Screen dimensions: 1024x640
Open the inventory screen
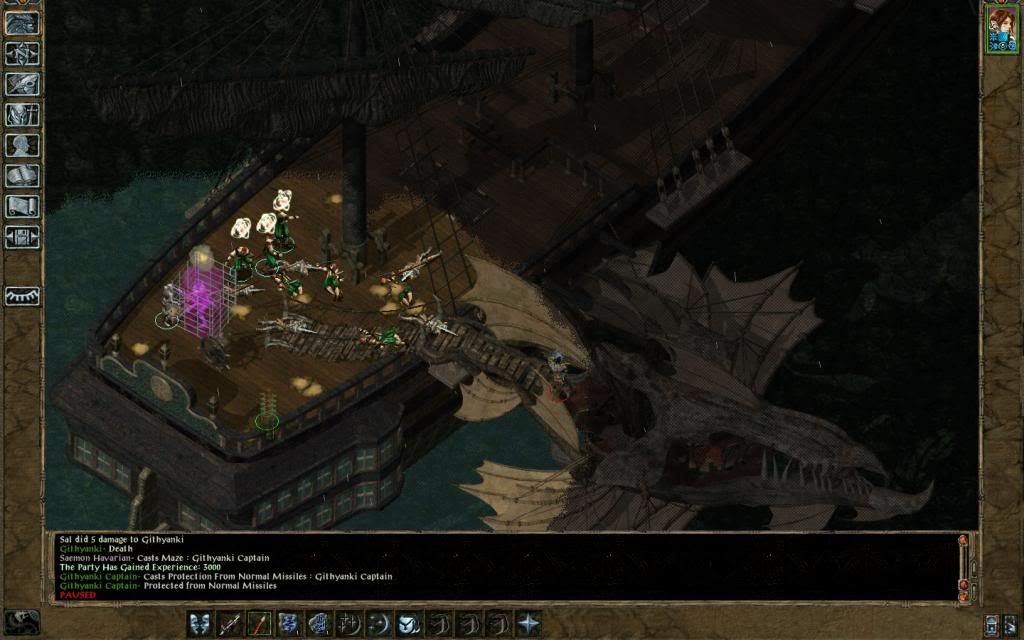[22, 115]
